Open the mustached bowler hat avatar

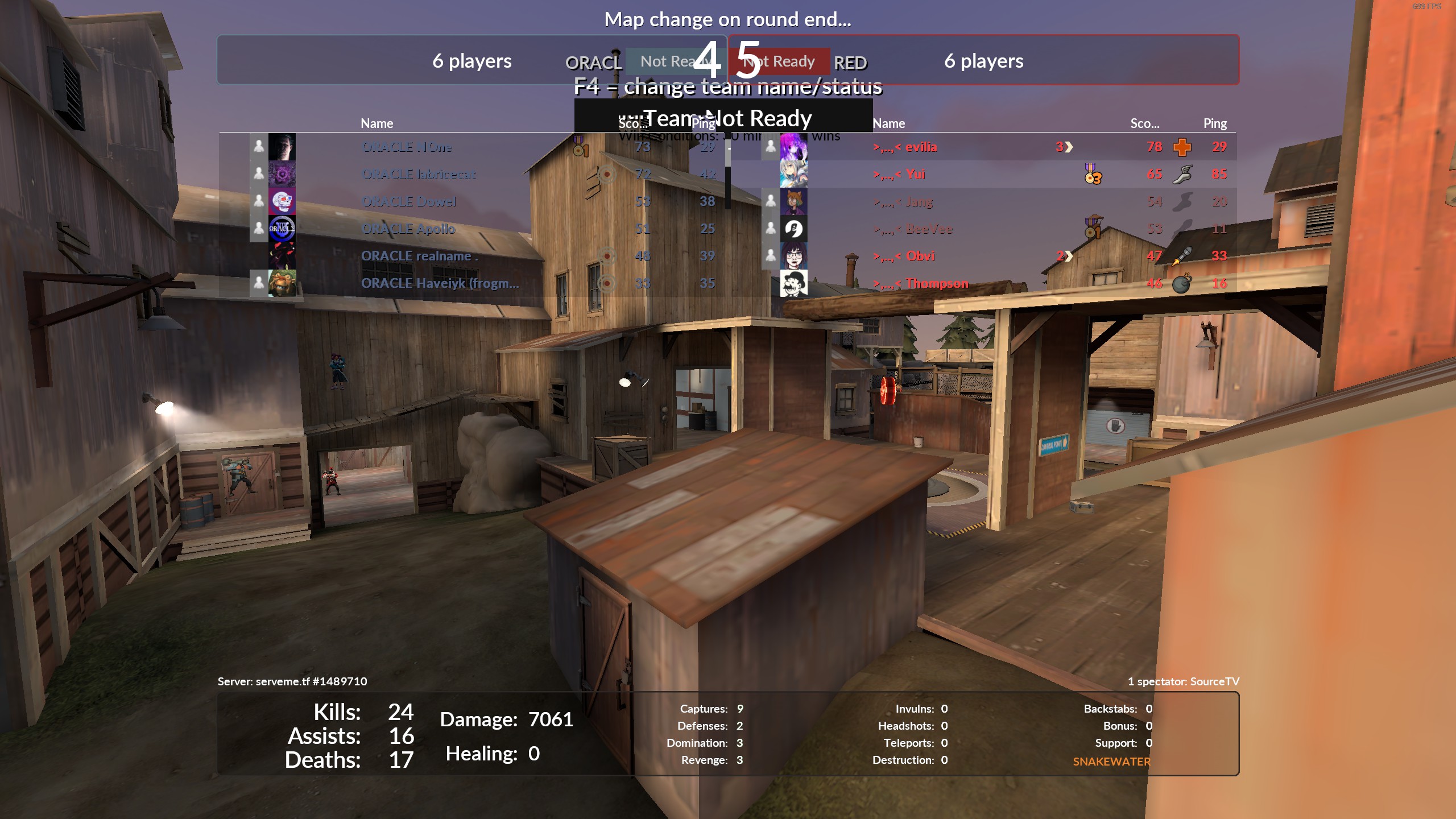[x=793, y=283]
